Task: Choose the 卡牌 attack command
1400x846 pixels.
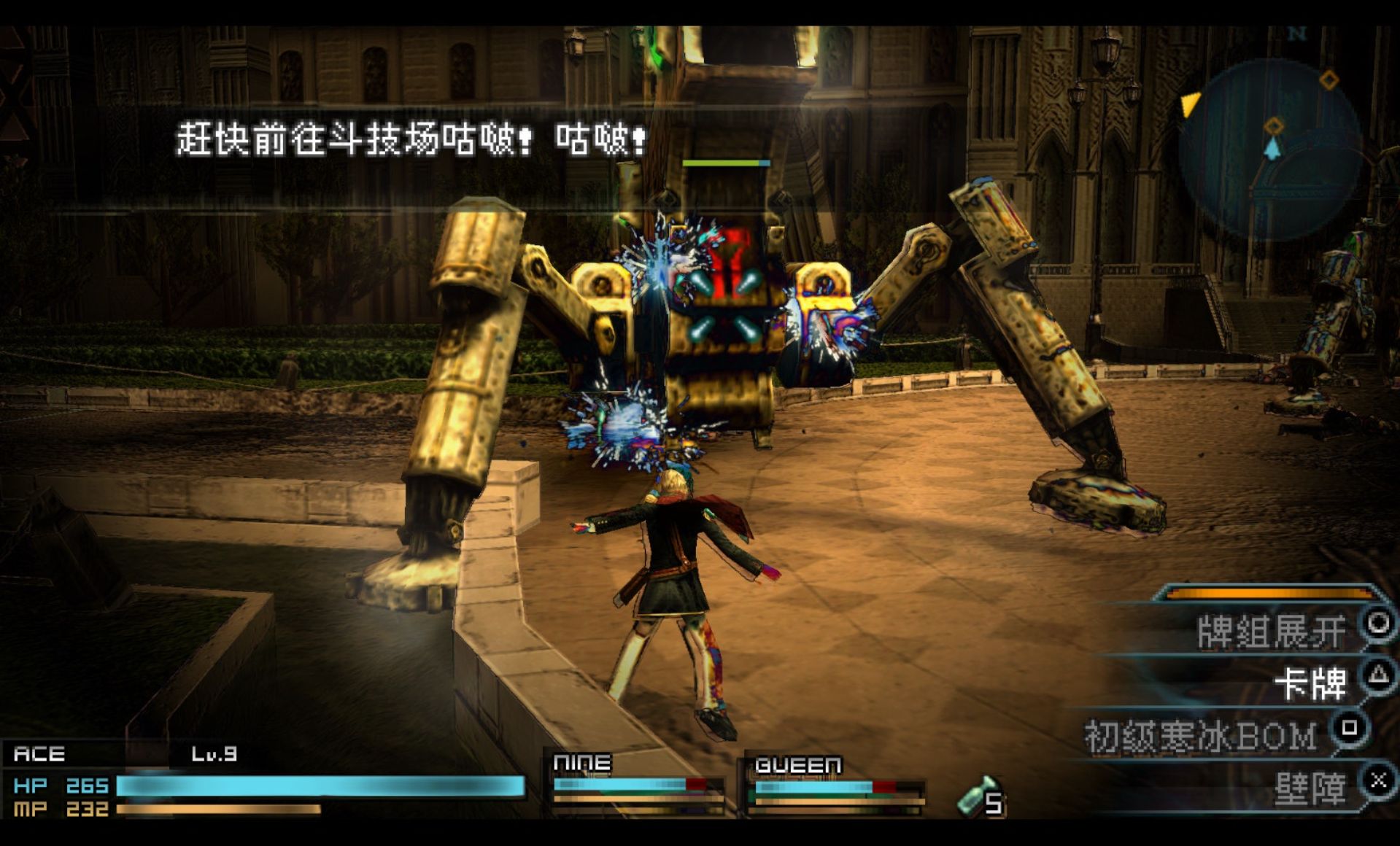Action: (1310, 683)
